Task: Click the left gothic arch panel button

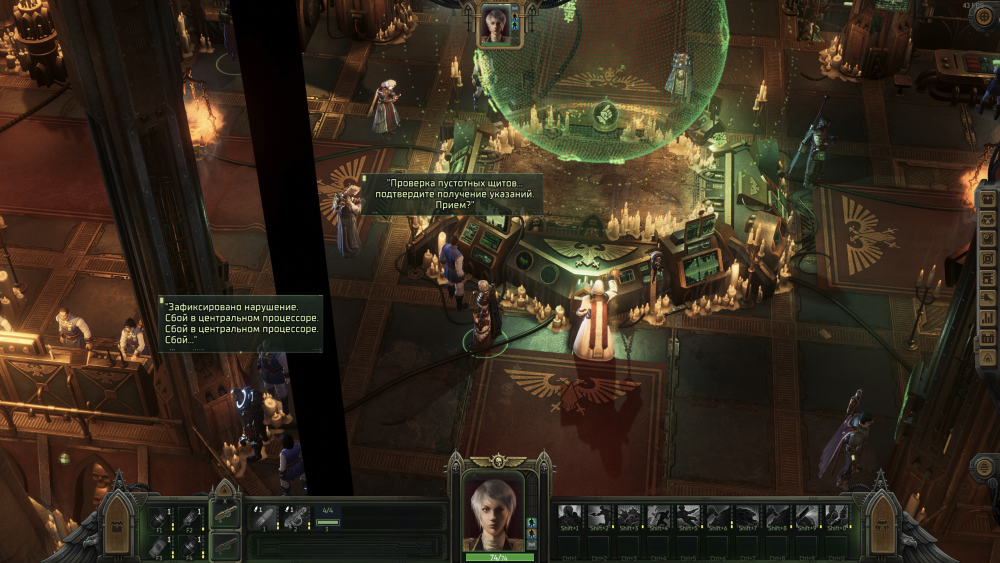Action: tap(118, 525)
